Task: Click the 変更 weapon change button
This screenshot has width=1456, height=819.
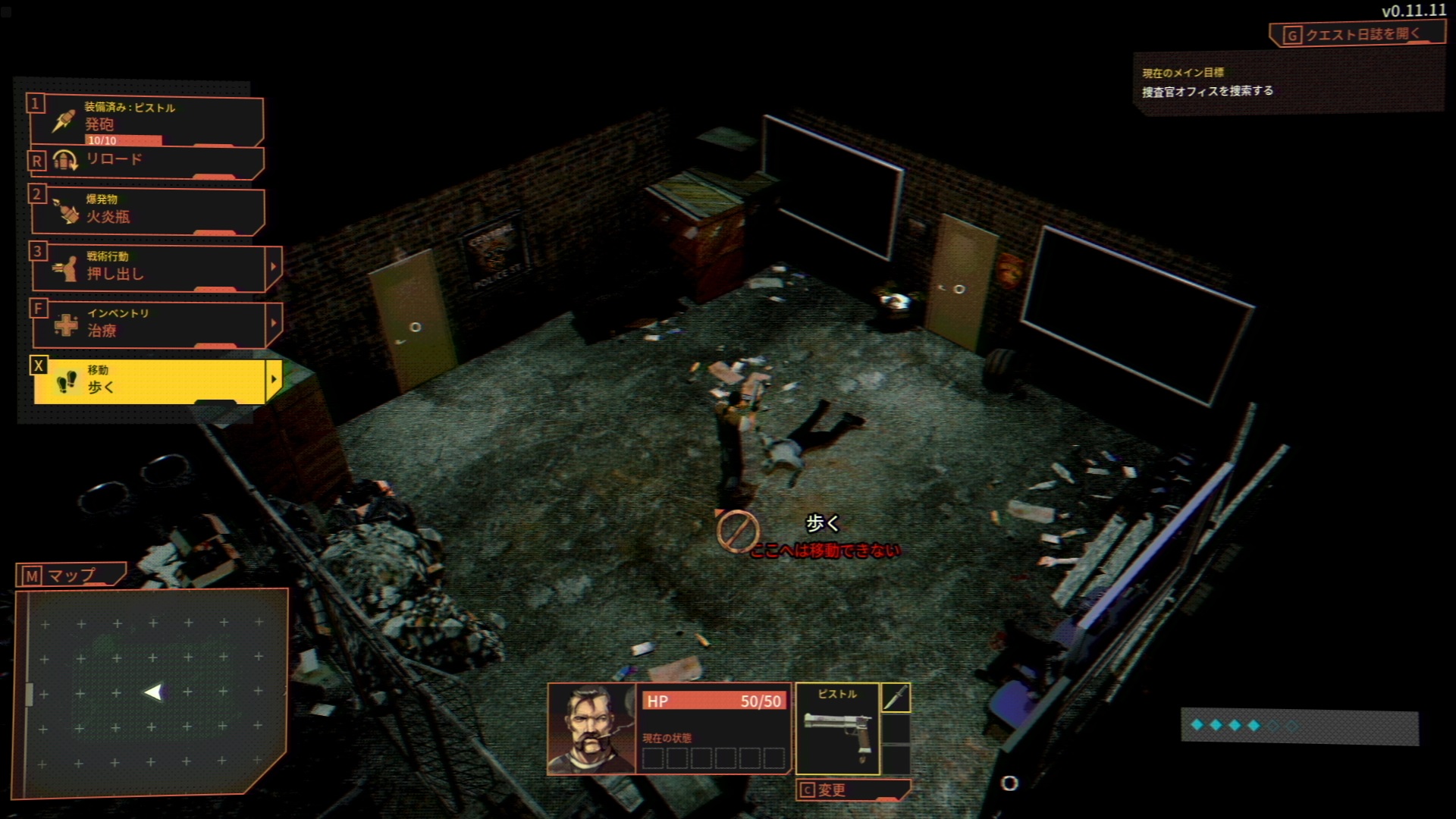Action: [x=852, y=790]
